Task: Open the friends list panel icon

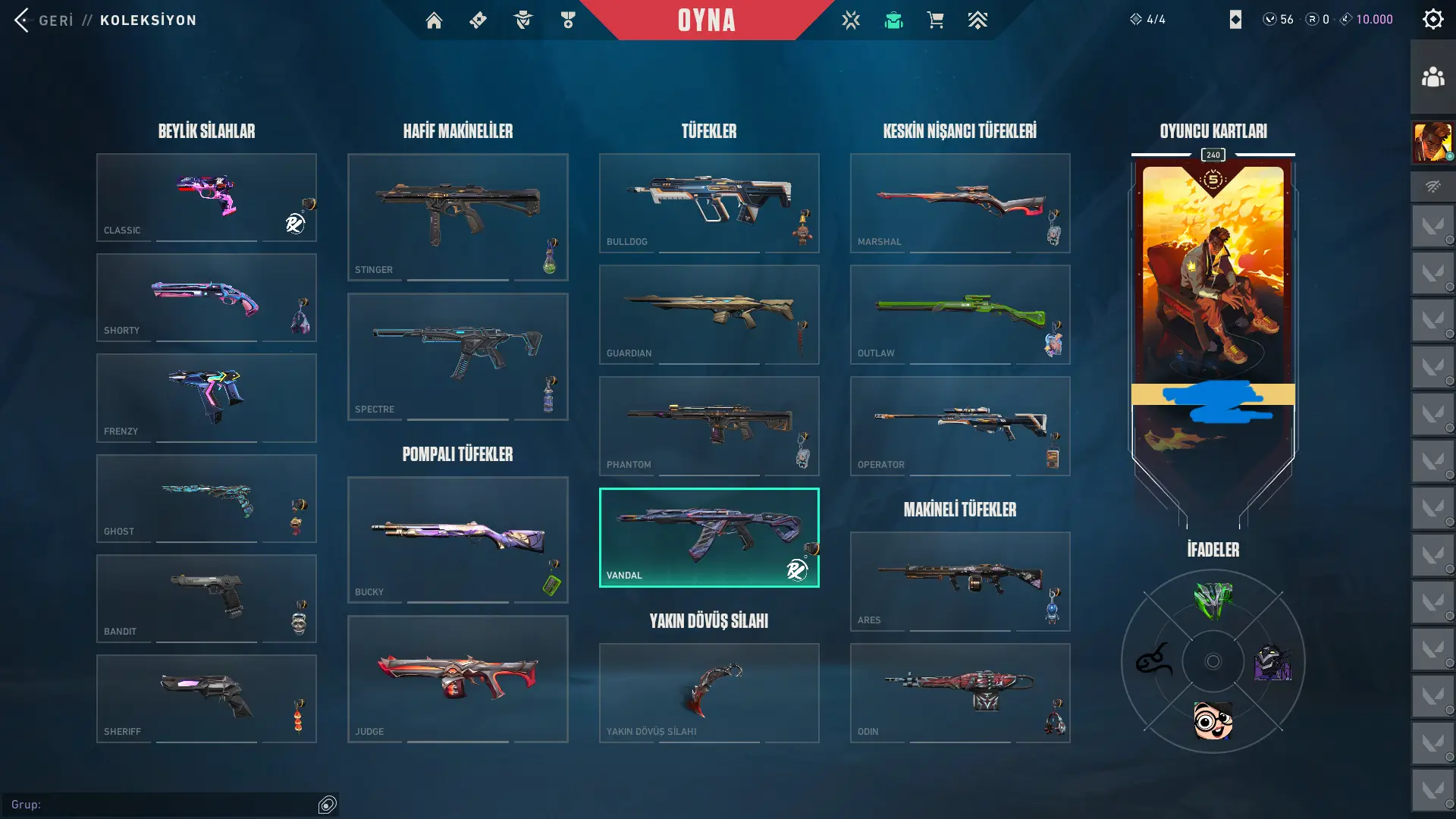Action: [x=1432, y=77]
